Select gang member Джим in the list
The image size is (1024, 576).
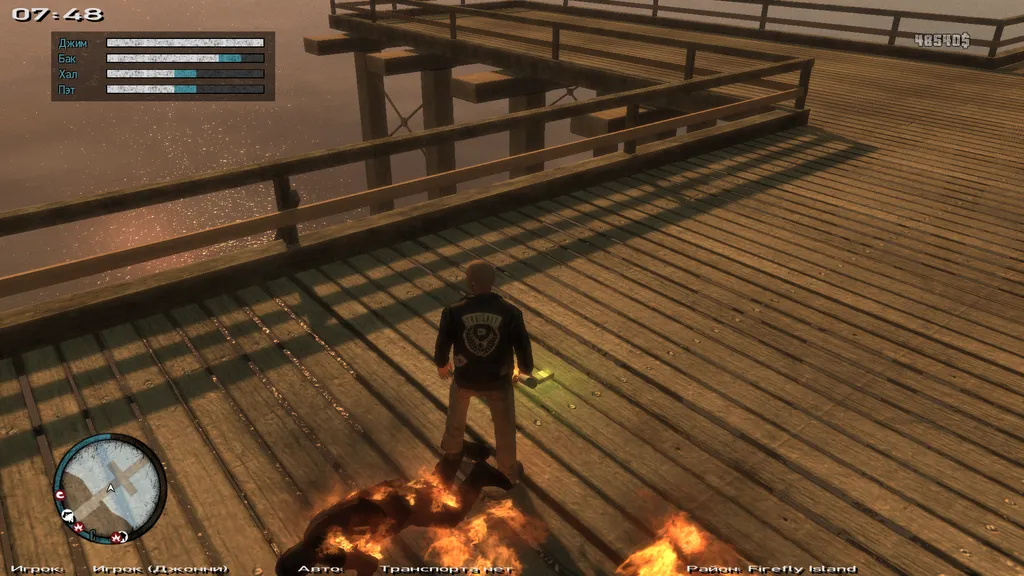(73, 43)
